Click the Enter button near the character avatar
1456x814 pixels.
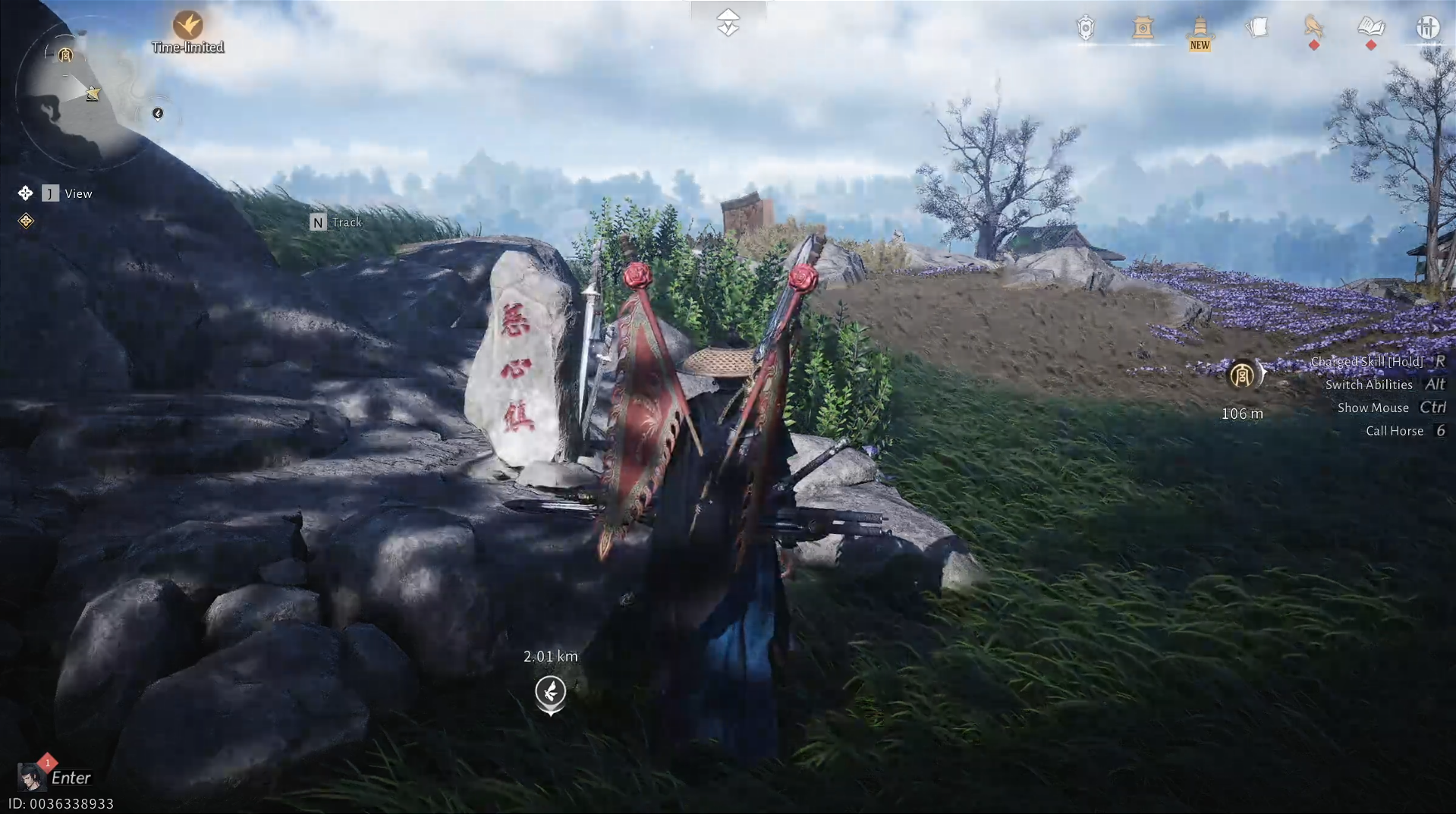coord(73,778)
